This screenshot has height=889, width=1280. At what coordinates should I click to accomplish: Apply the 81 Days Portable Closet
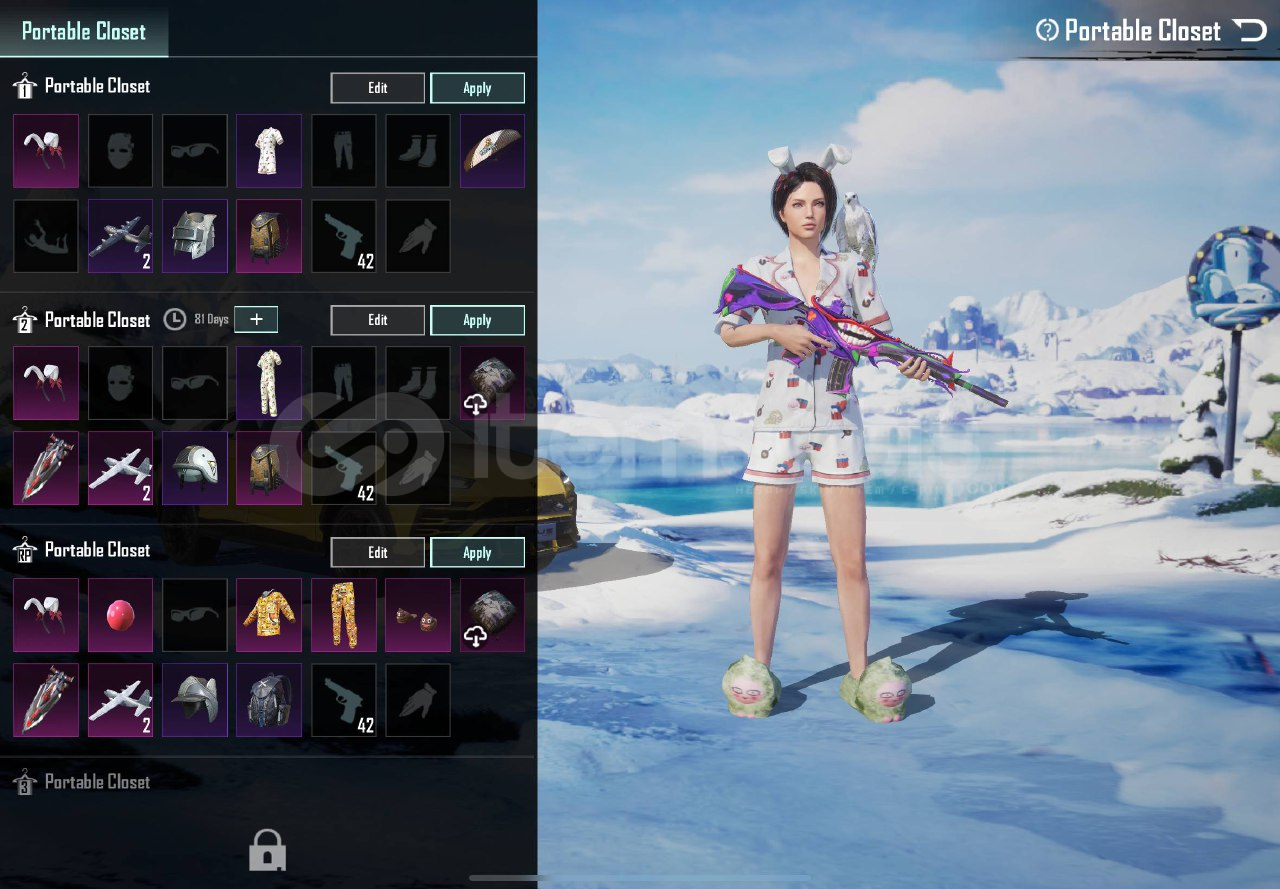click(x=477, y=320)
